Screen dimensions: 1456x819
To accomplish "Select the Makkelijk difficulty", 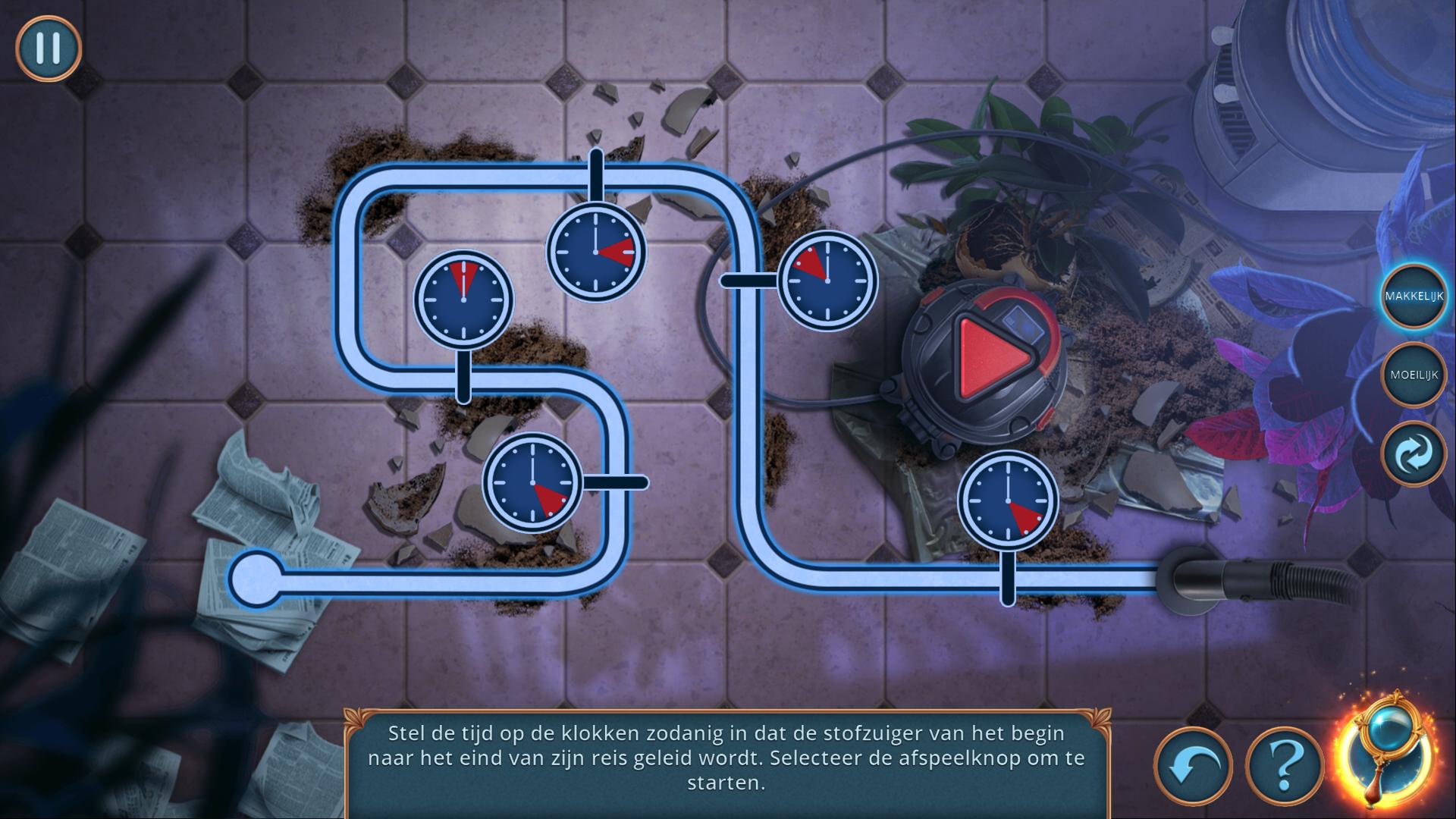I will coord(1414,297).
